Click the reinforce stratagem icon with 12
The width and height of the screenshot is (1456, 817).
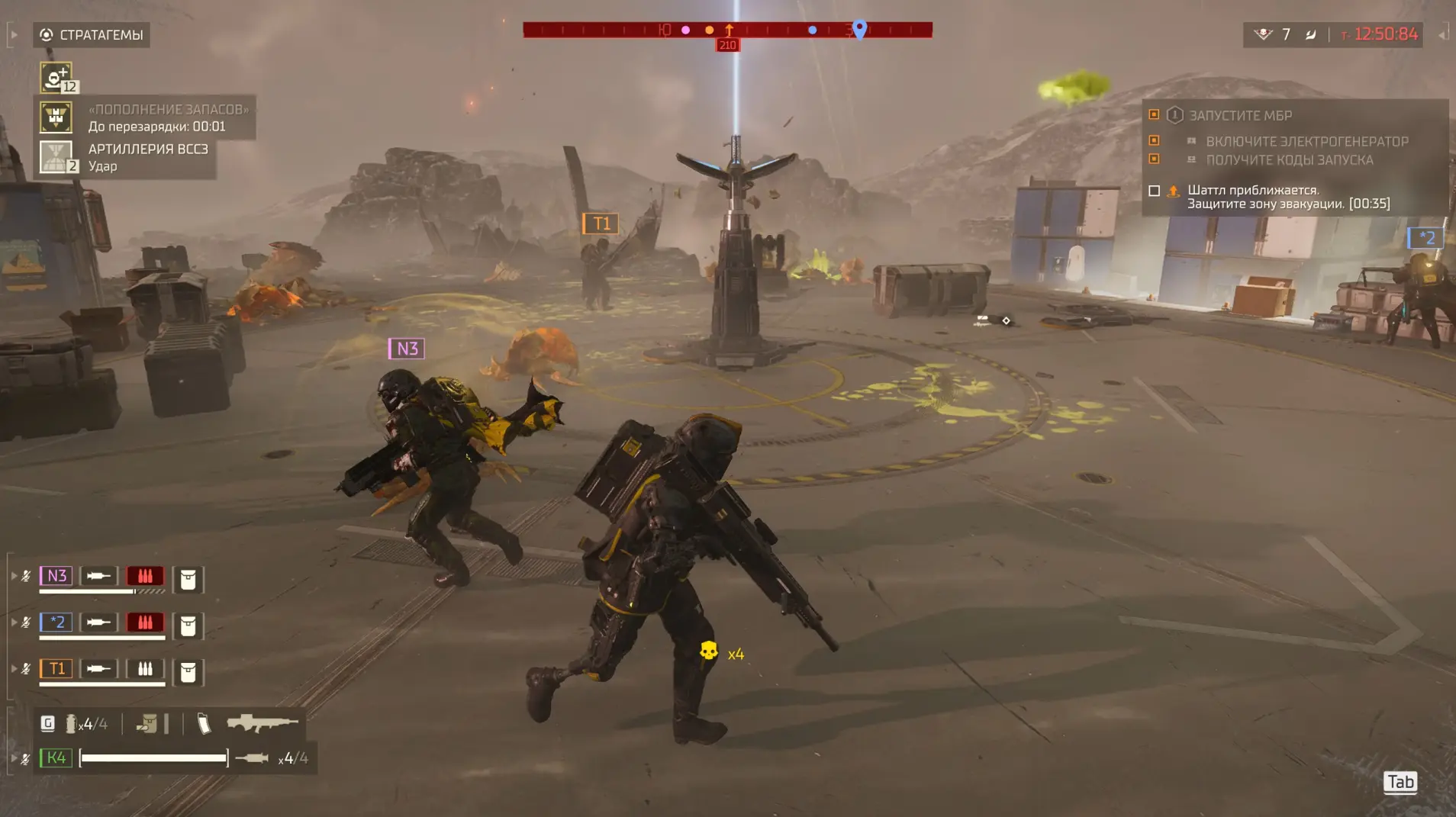coord(56,77)
